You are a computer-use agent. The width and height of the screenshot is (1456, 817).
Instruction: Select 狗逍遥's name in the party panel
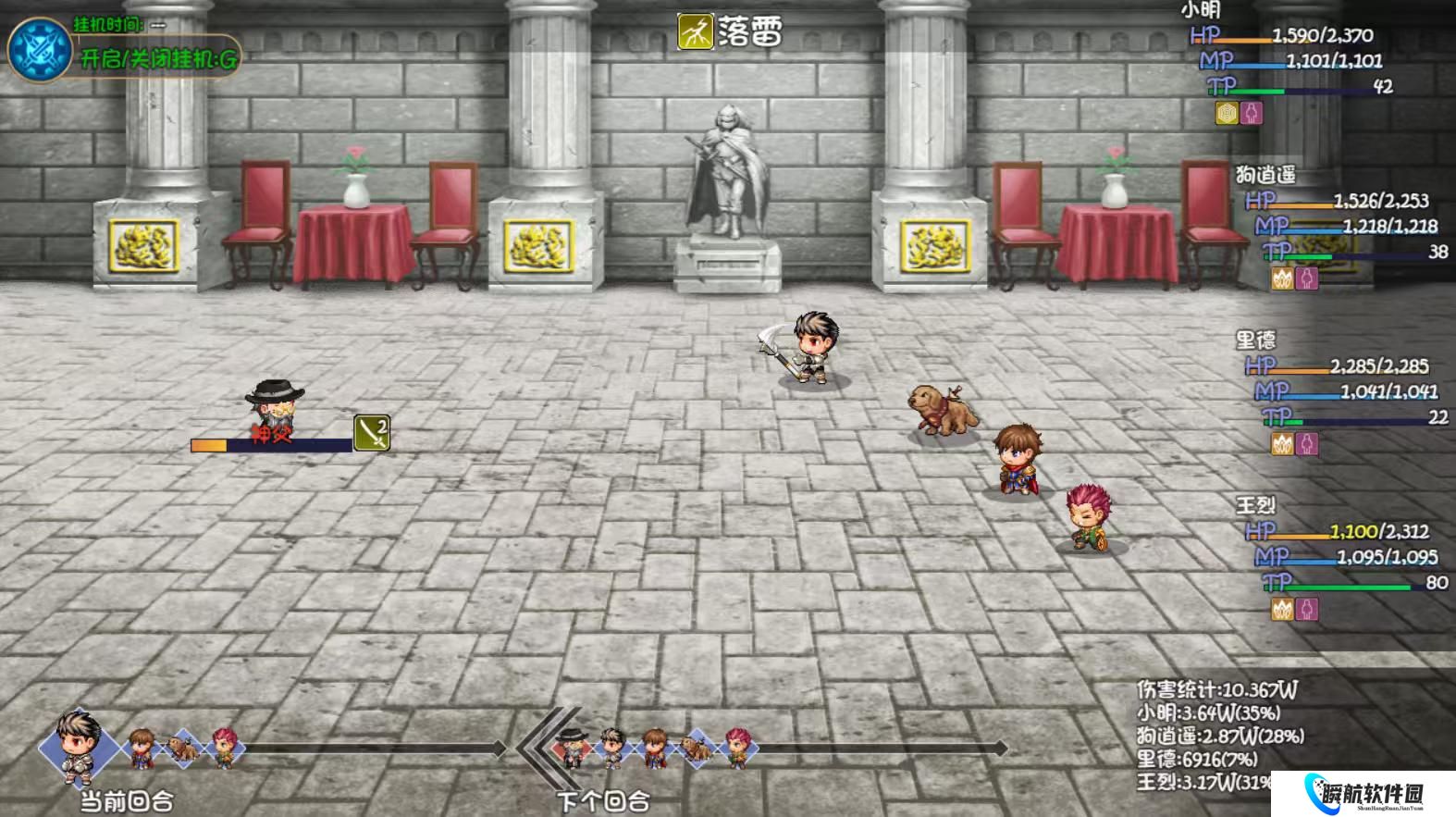coord(1265,174)
